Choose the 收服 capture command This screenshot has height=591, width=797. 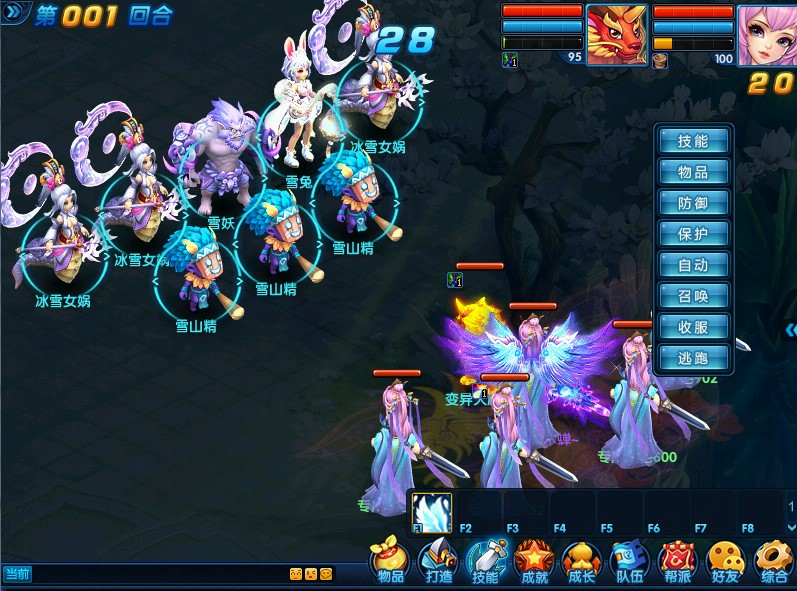pos(693,327)
